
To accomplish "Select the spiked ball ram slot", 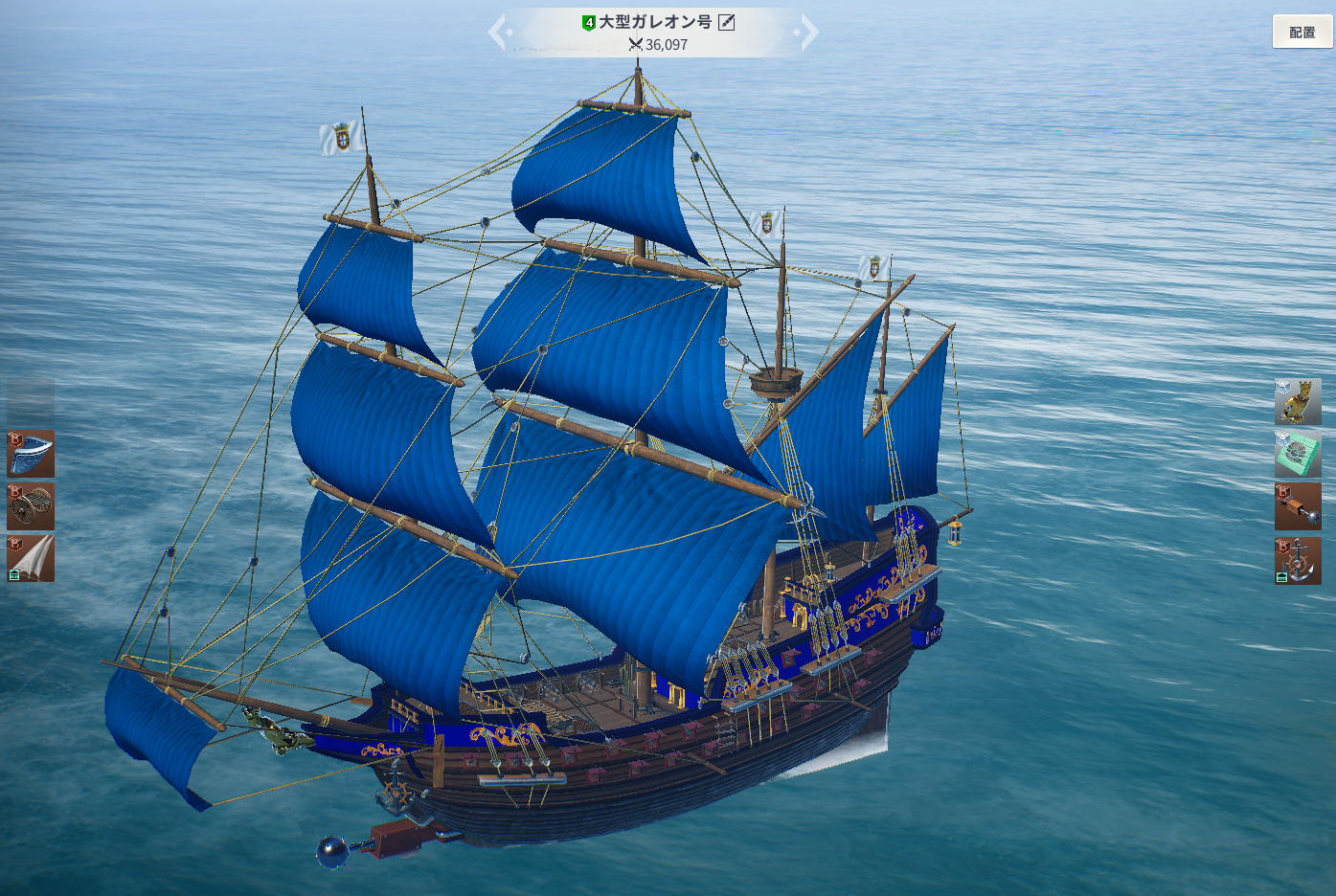I will coord(1298,506).
